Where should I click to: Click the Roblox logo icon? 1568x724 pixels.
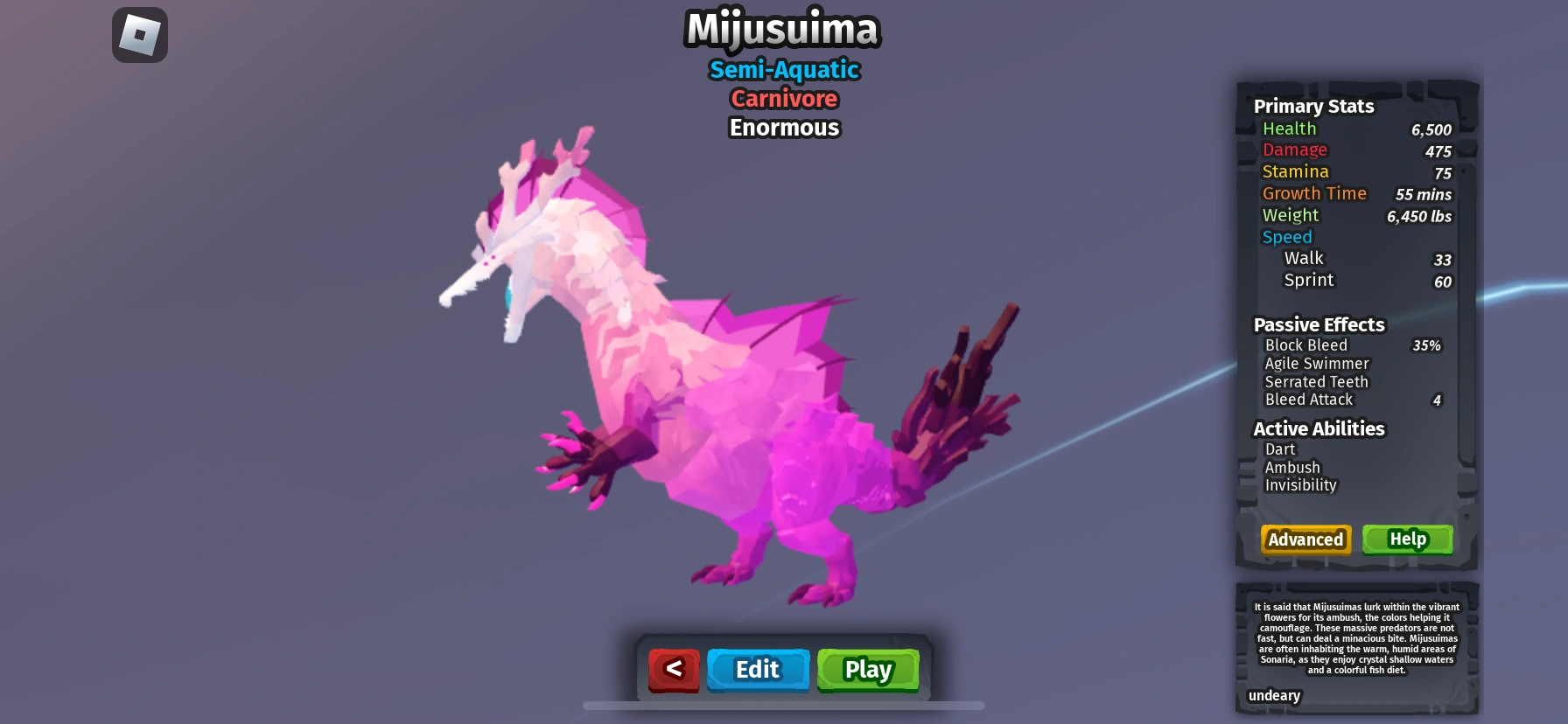[x=140, y=34]
